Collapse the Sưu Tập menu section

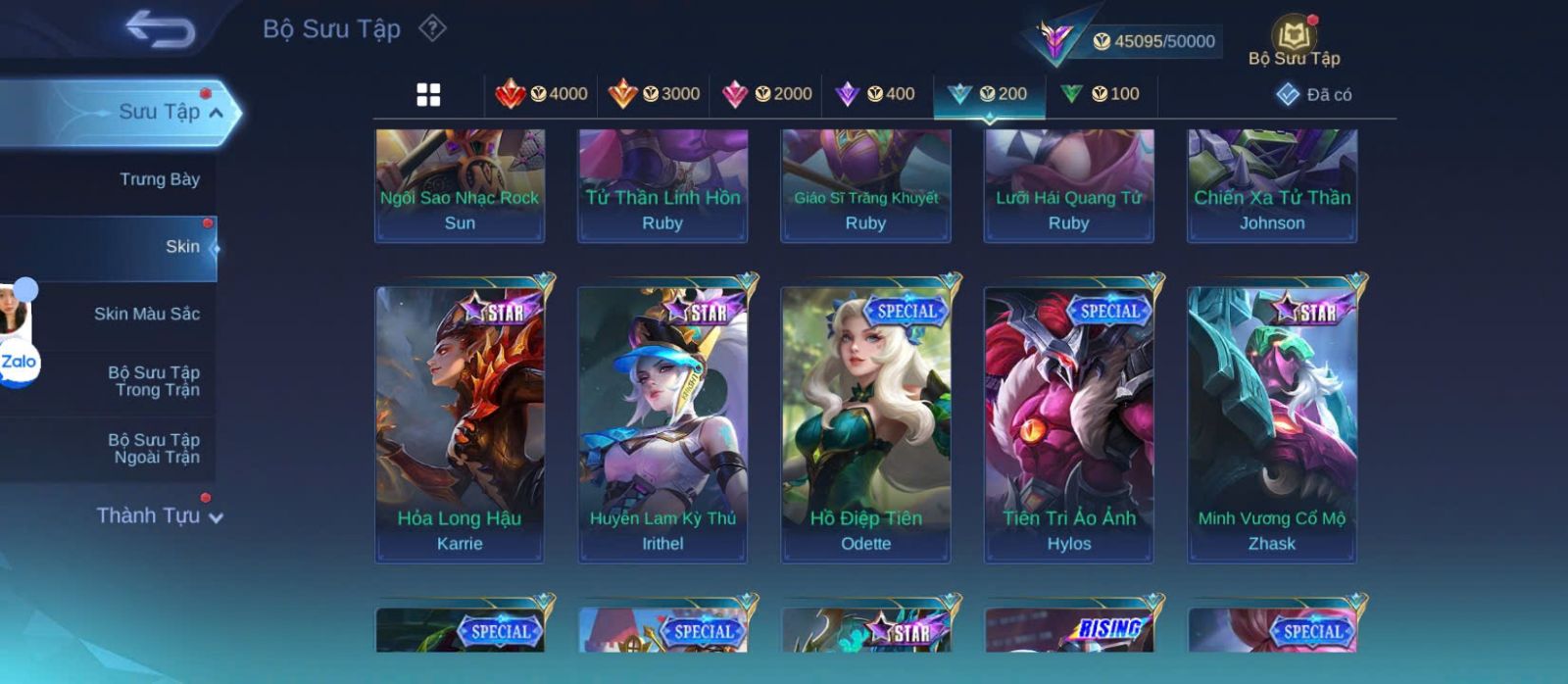tap(215, 113)
